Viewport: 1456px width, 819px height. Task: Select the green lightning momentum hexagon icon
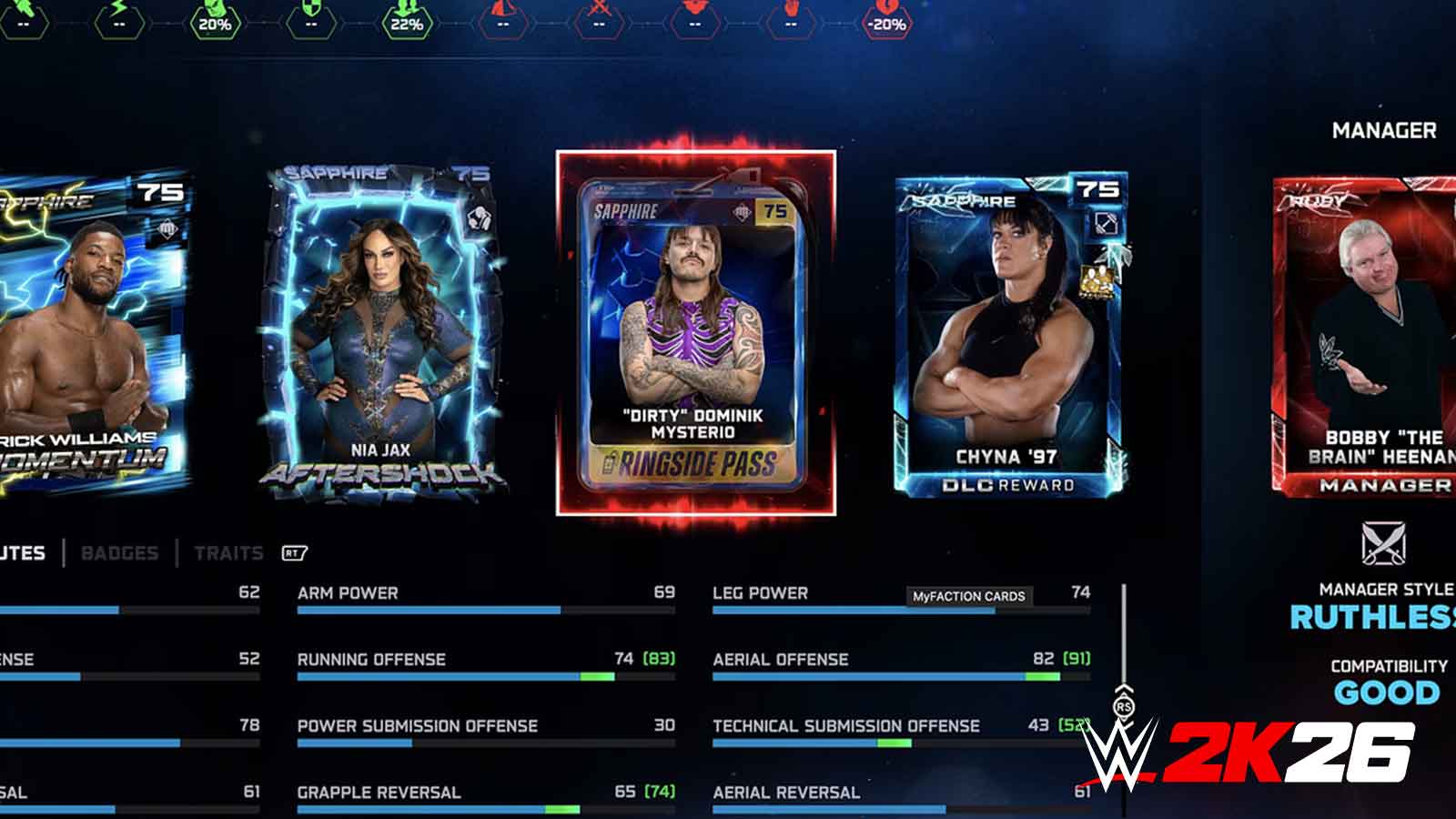coord(119,23)
